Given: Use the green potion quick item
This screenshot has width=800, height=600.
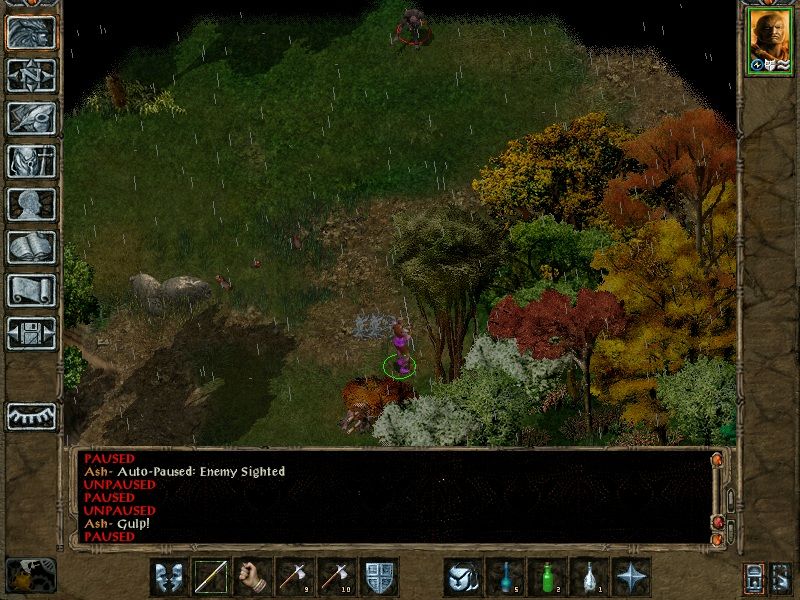Looking at the screenshot, I should pos(547,577).
